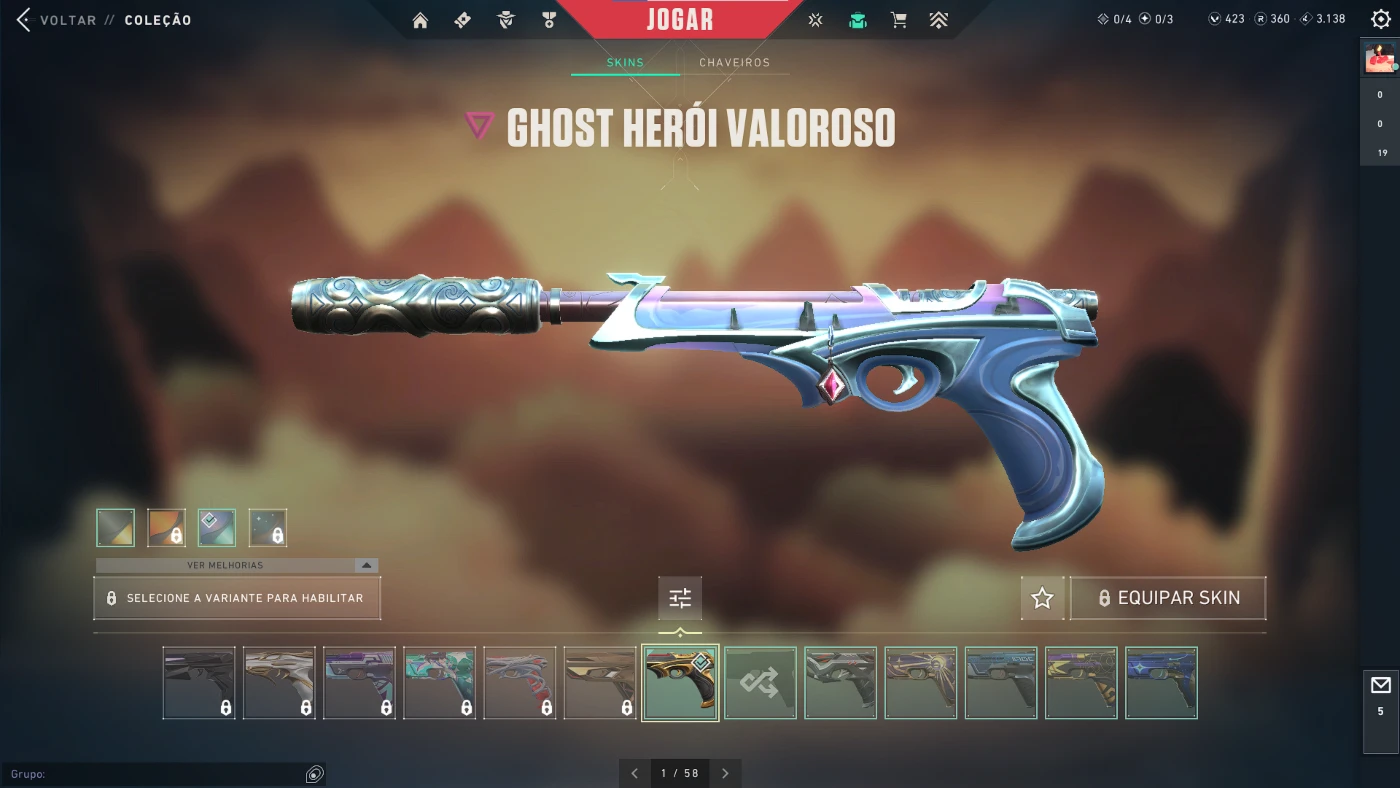Select the gold and black Ghost skin thumbnail

click(680, 683)
